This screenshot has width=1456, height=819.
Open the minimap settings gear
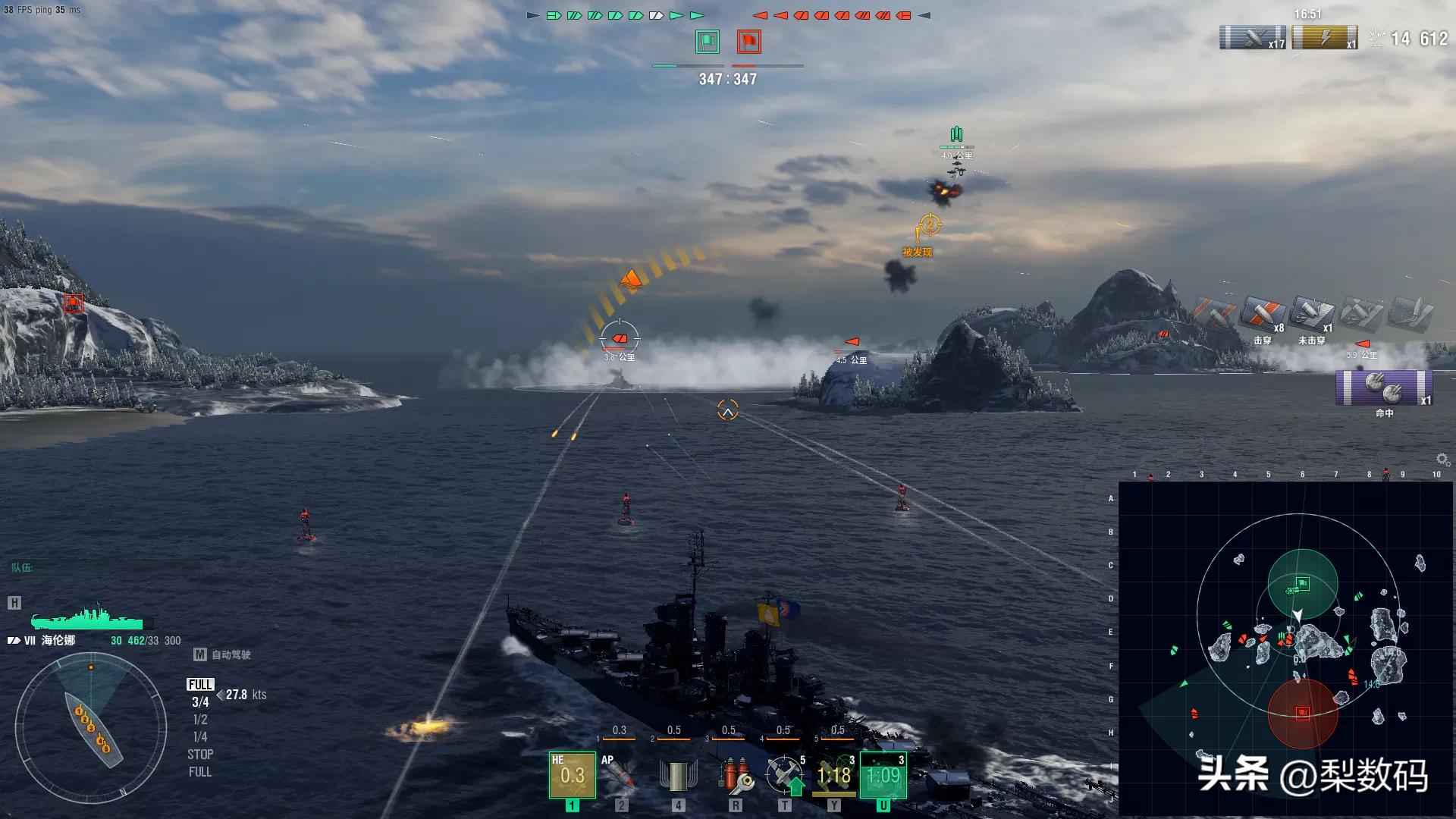point(1442,460)
